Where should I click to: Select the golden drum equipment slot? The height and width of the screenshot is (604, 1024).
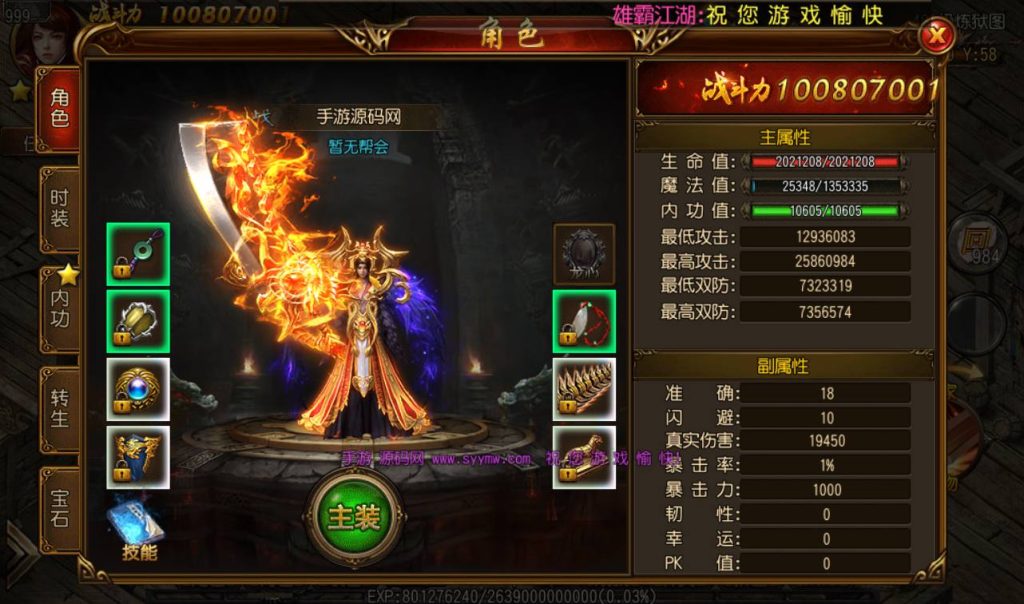point(138,321)
